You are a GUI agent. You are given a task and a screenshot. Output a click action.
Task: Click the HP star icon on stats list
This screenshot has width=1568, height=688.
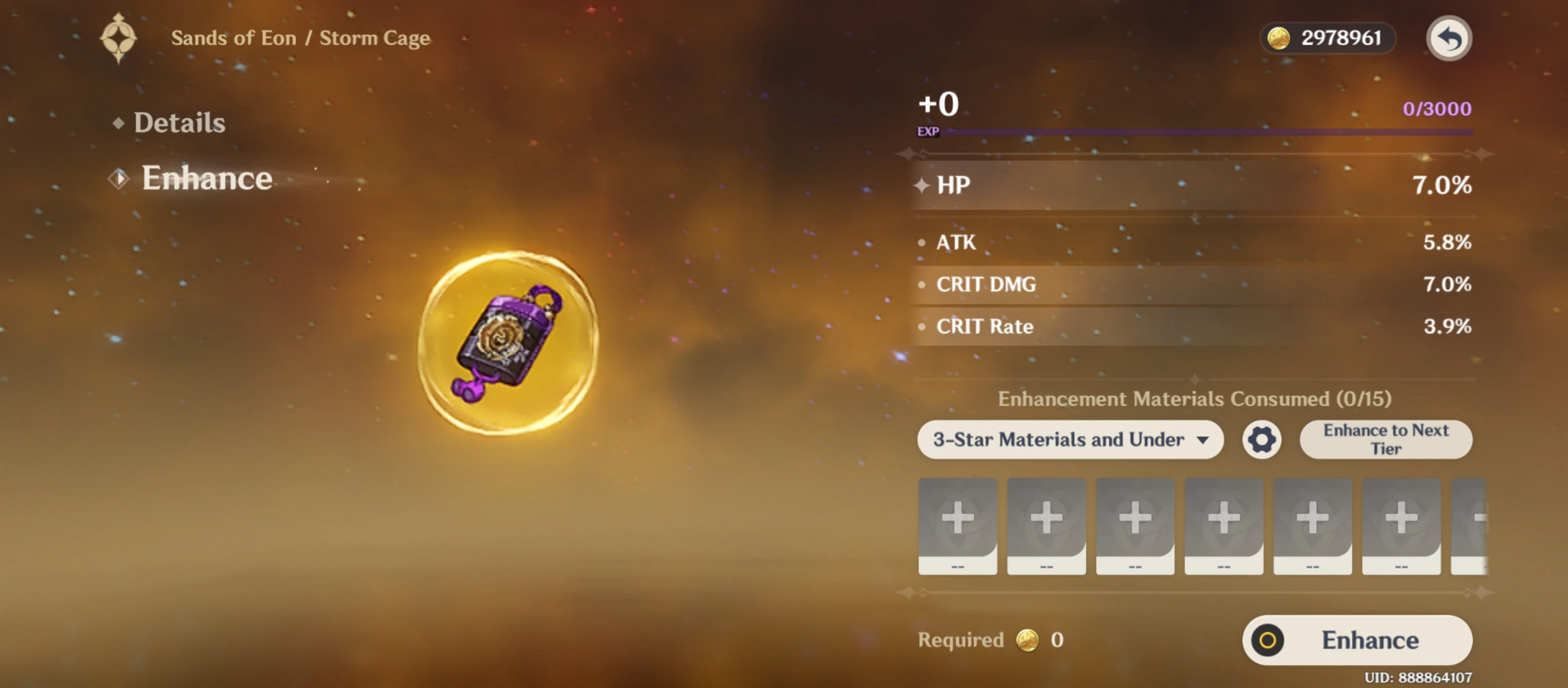tap(920, 184)
